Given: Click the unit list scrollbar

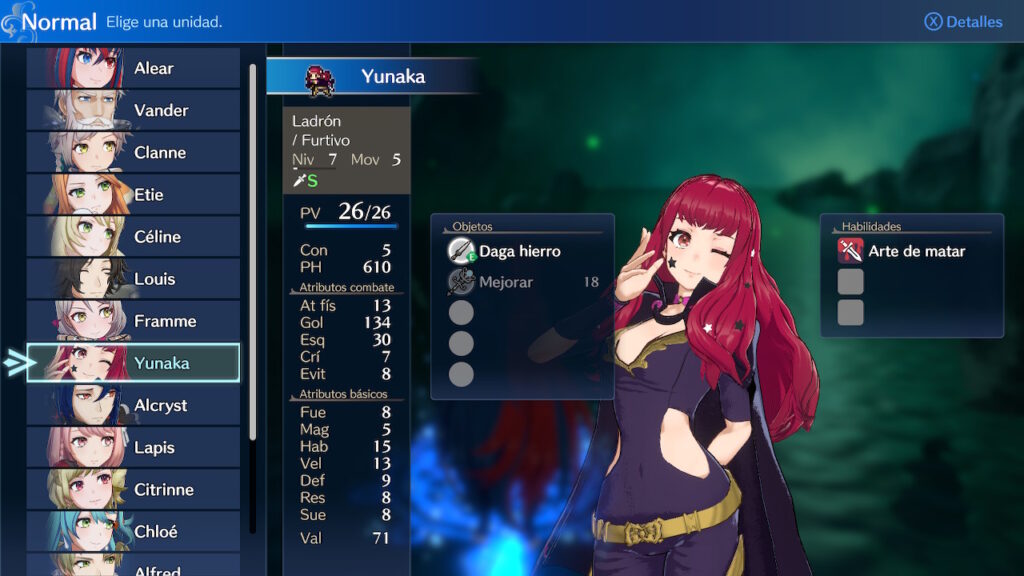Looking at the screenshot, I should [x=253, y=250].
